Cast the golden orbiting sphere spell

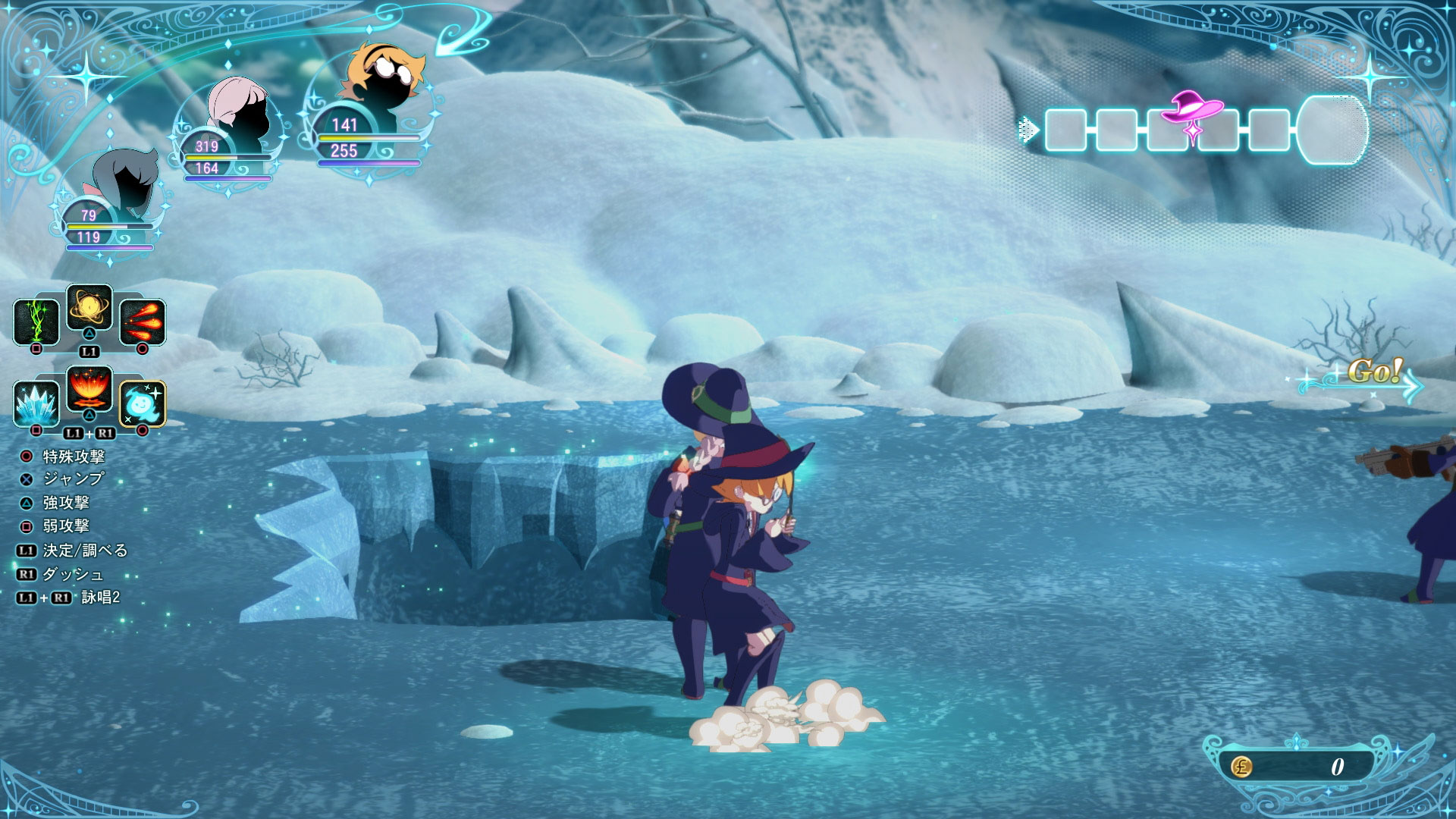89,307
